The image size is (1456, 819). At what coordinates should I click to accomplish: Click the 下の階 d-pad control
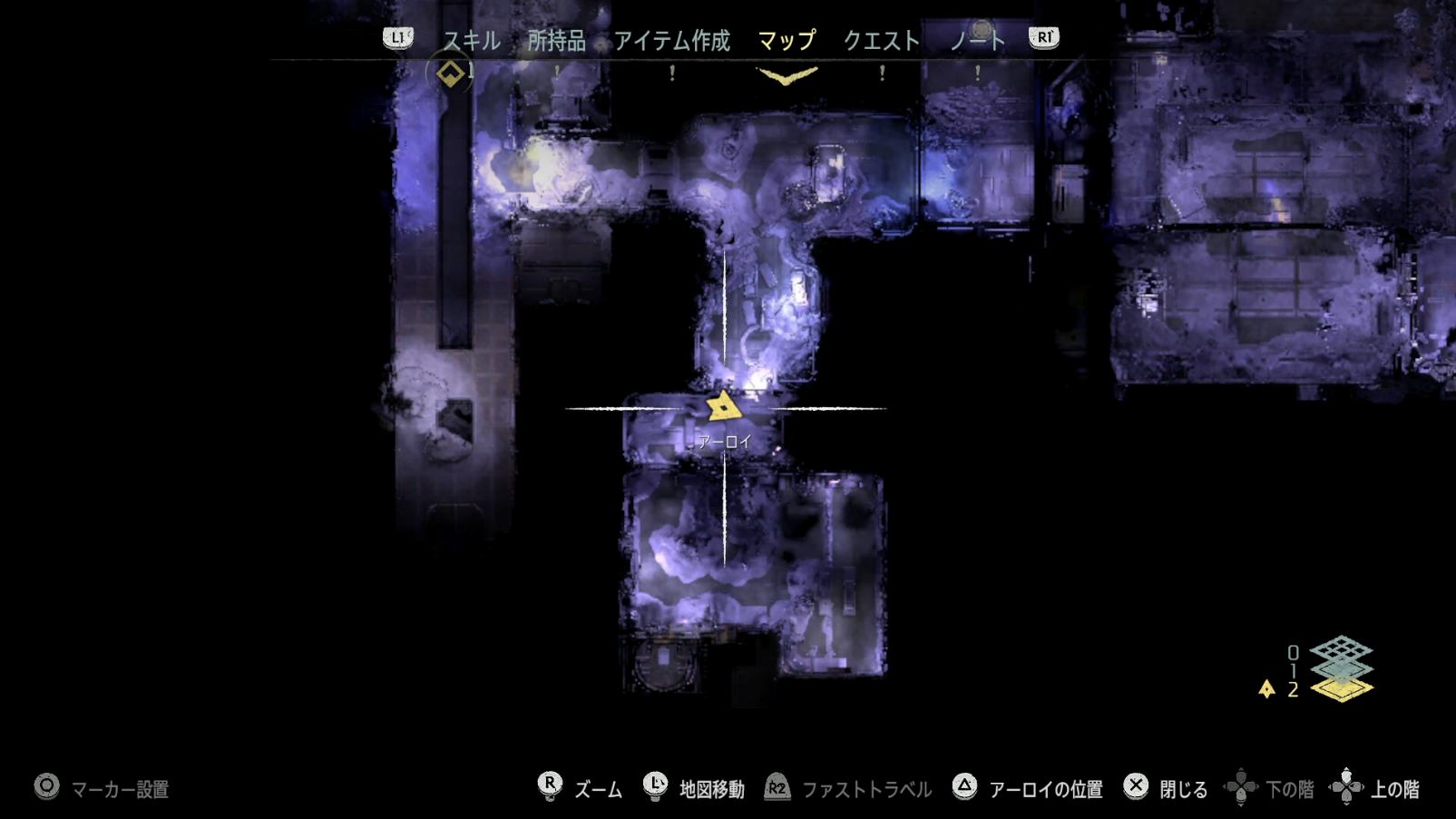click(x=1240, y=785)
